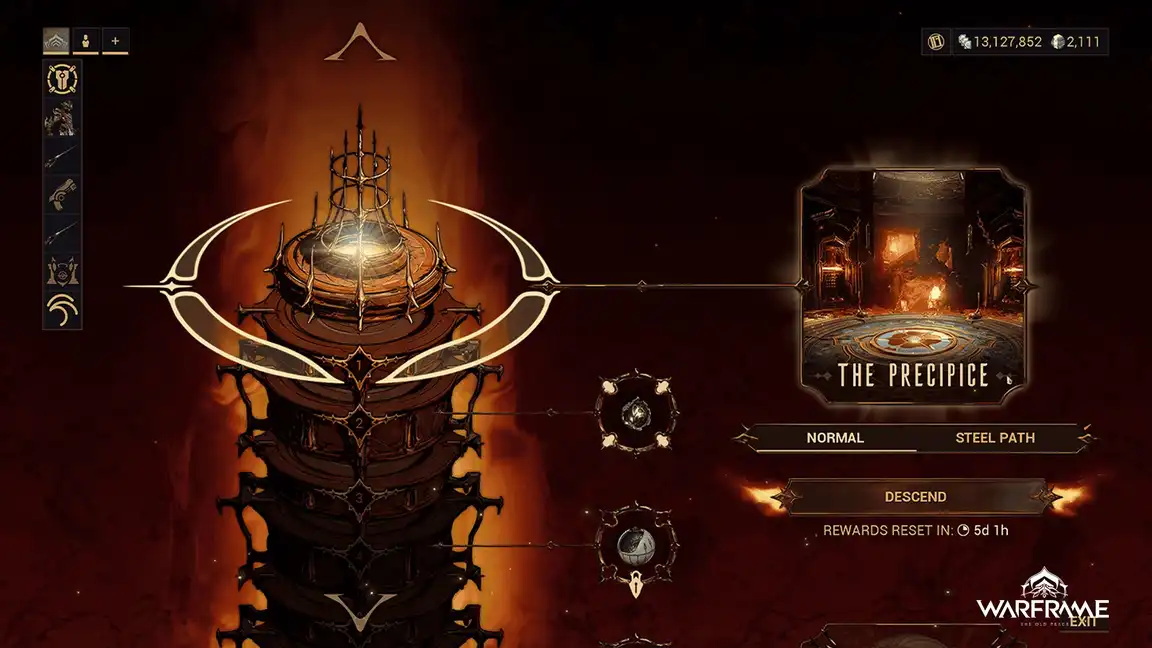Open the curved arcs icon slot
Viewport: 1152px width, 648px height.
63,310
